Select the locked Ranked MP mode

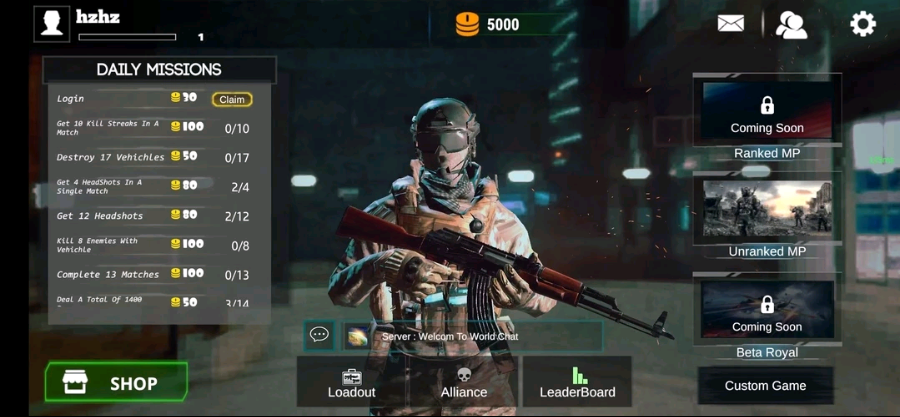click(767, 112)
